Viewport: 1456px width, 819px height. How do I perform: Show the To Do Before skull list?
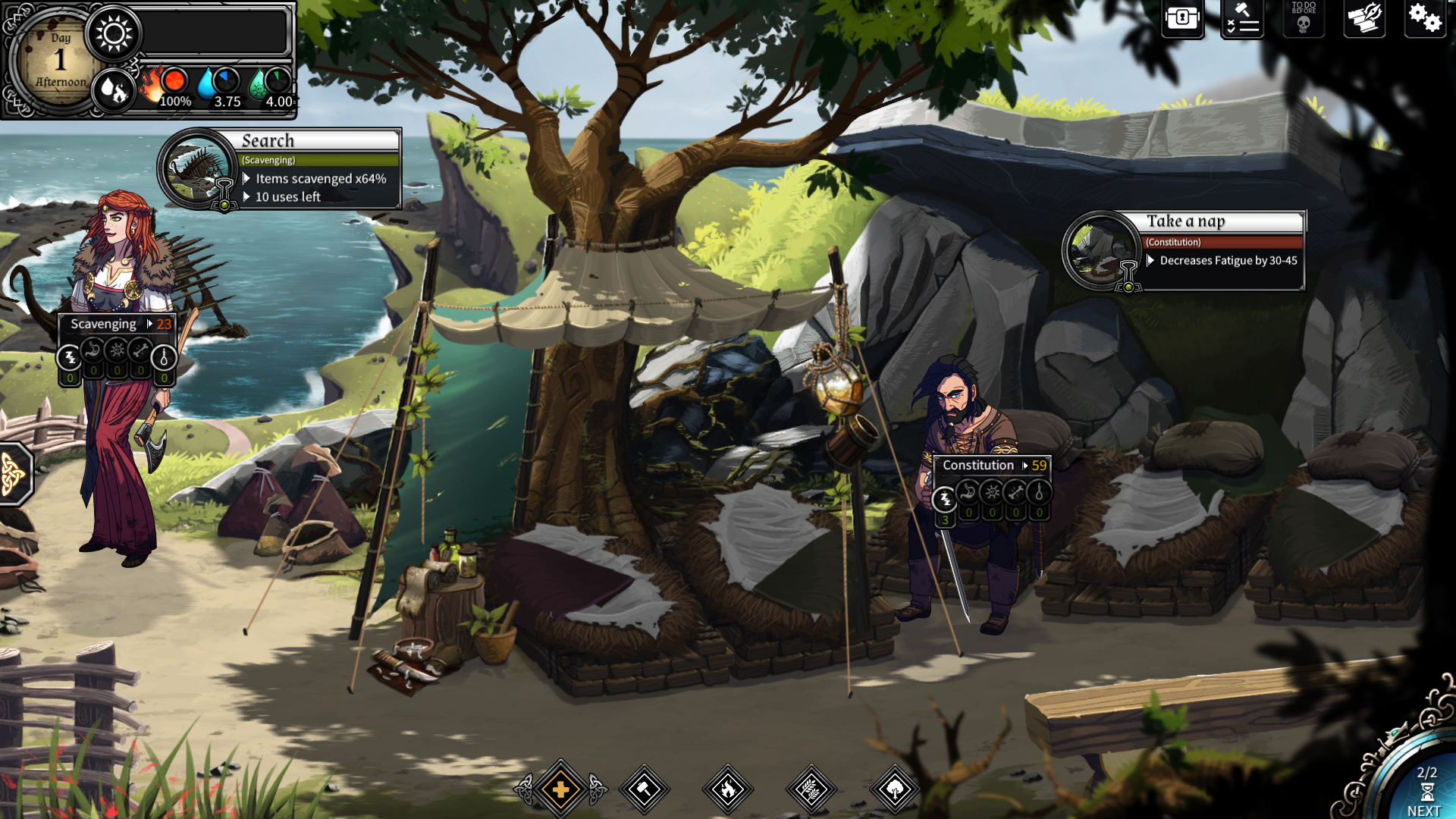(x=1304, y=18)
